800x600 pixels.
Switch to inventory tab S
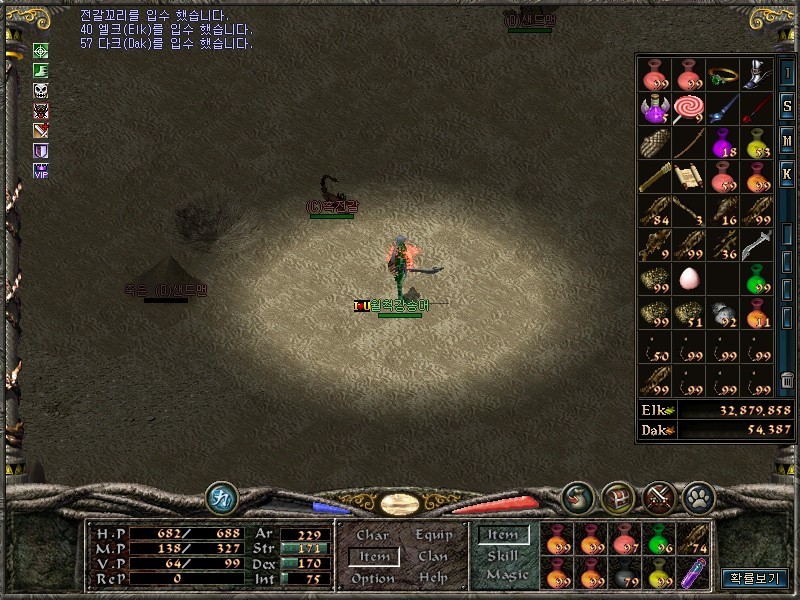click(x=788, y=106)
